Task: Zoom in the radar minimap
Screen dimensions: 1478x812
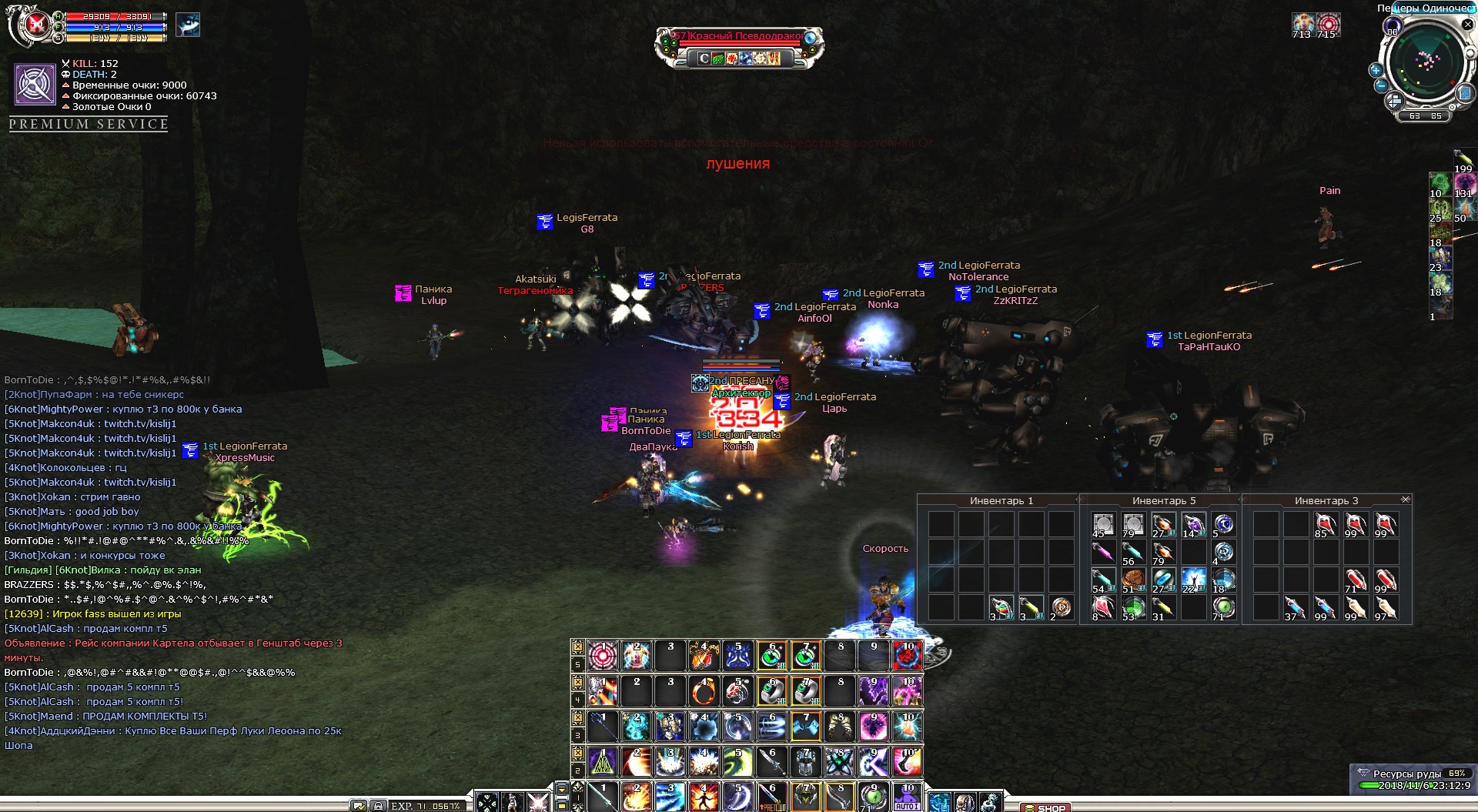Action: 1376,70
